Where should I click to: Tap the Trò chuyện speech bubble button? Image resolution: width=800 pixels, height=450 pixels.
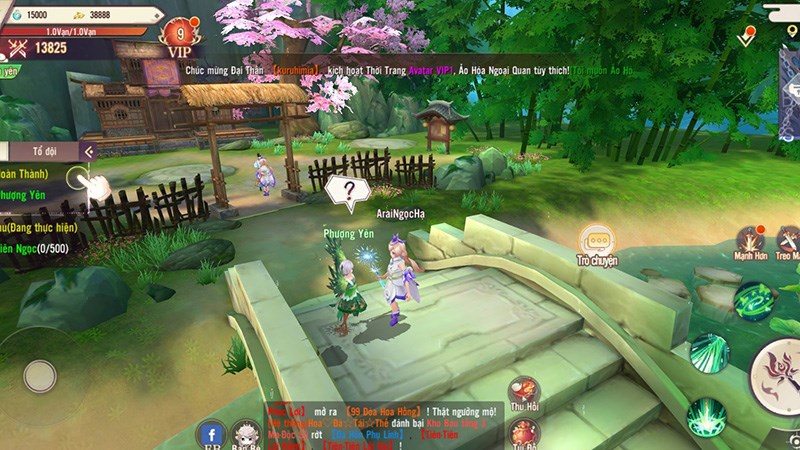tap(597, 243)
